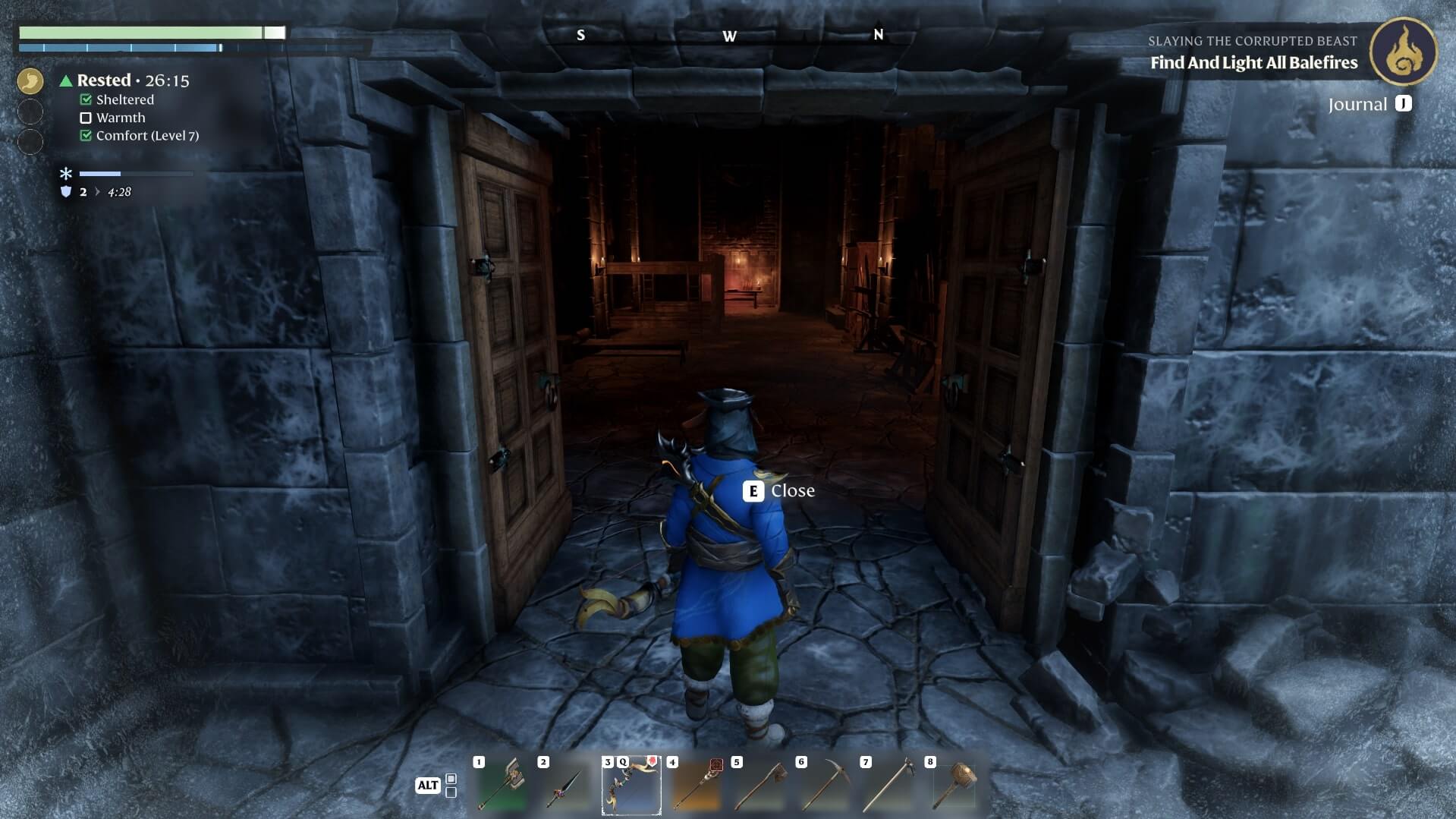Switch hotbar rows with the ALT indicator
The height and width of the screenshot is (819, 1456).
click(x=428, y=786)
